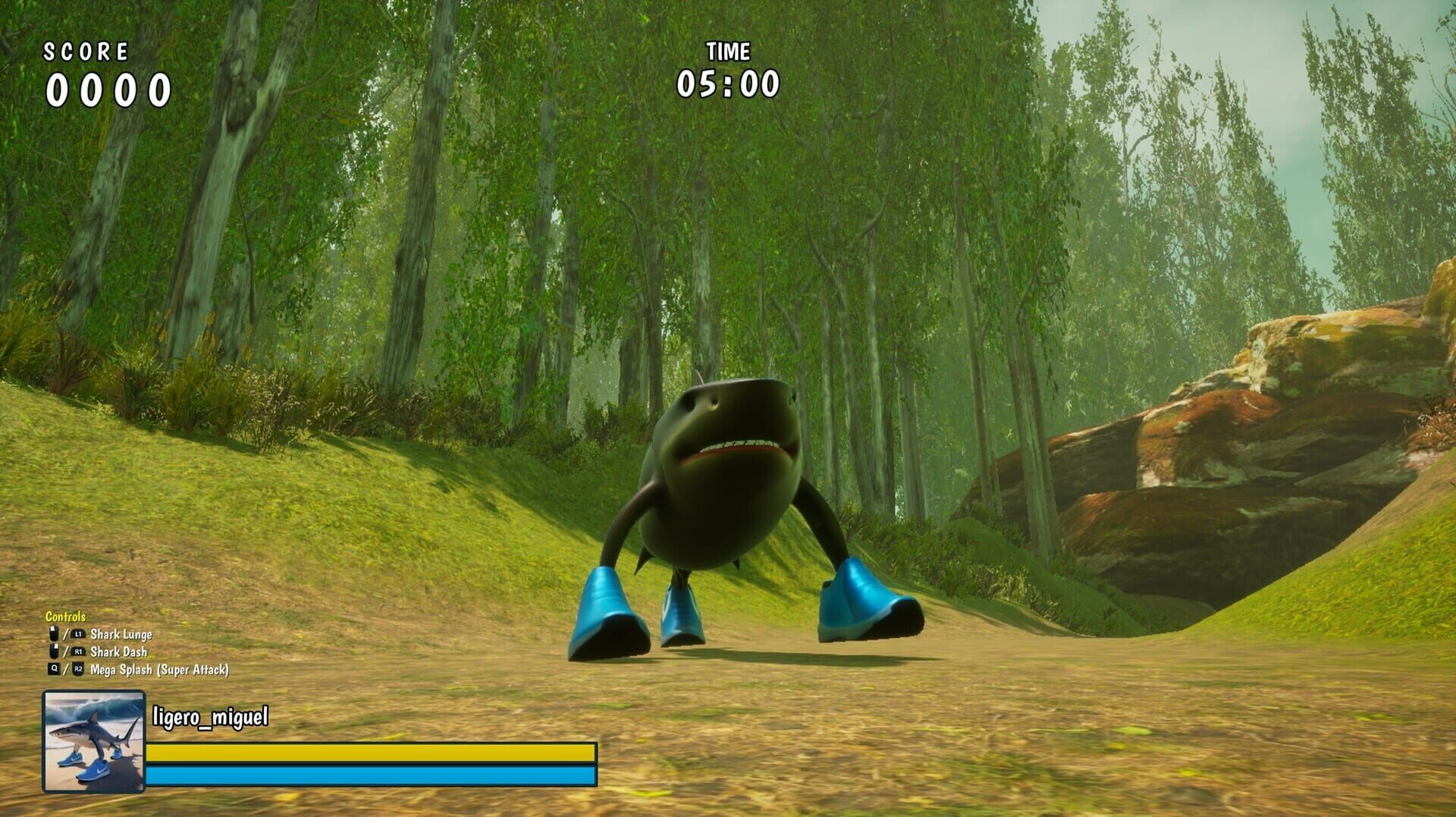Toggle the Shark Lunge ability

(x=121, y=634)
